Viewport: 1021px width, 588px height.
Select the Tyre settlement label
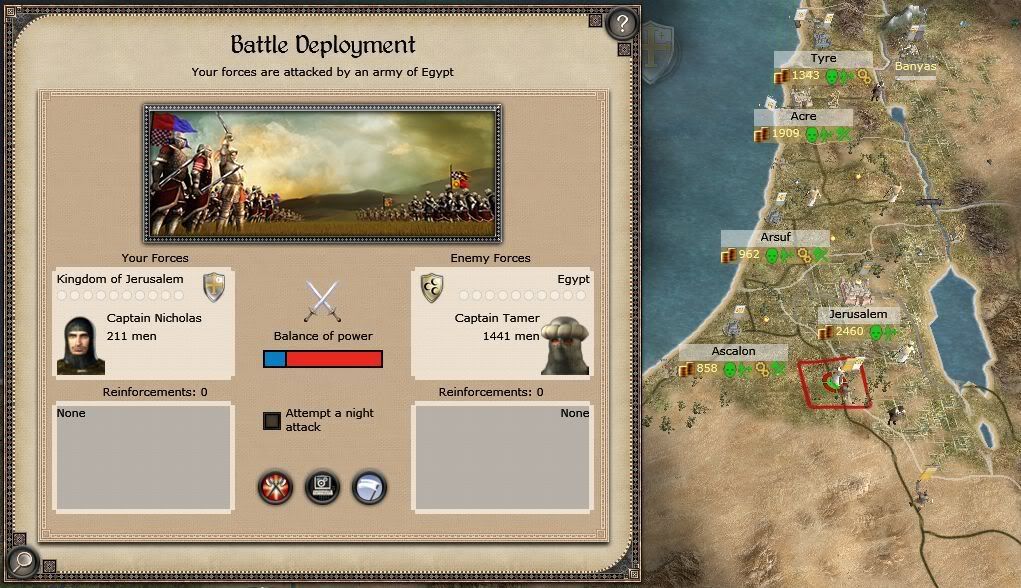pyautogui.click(x=824, y=59)
